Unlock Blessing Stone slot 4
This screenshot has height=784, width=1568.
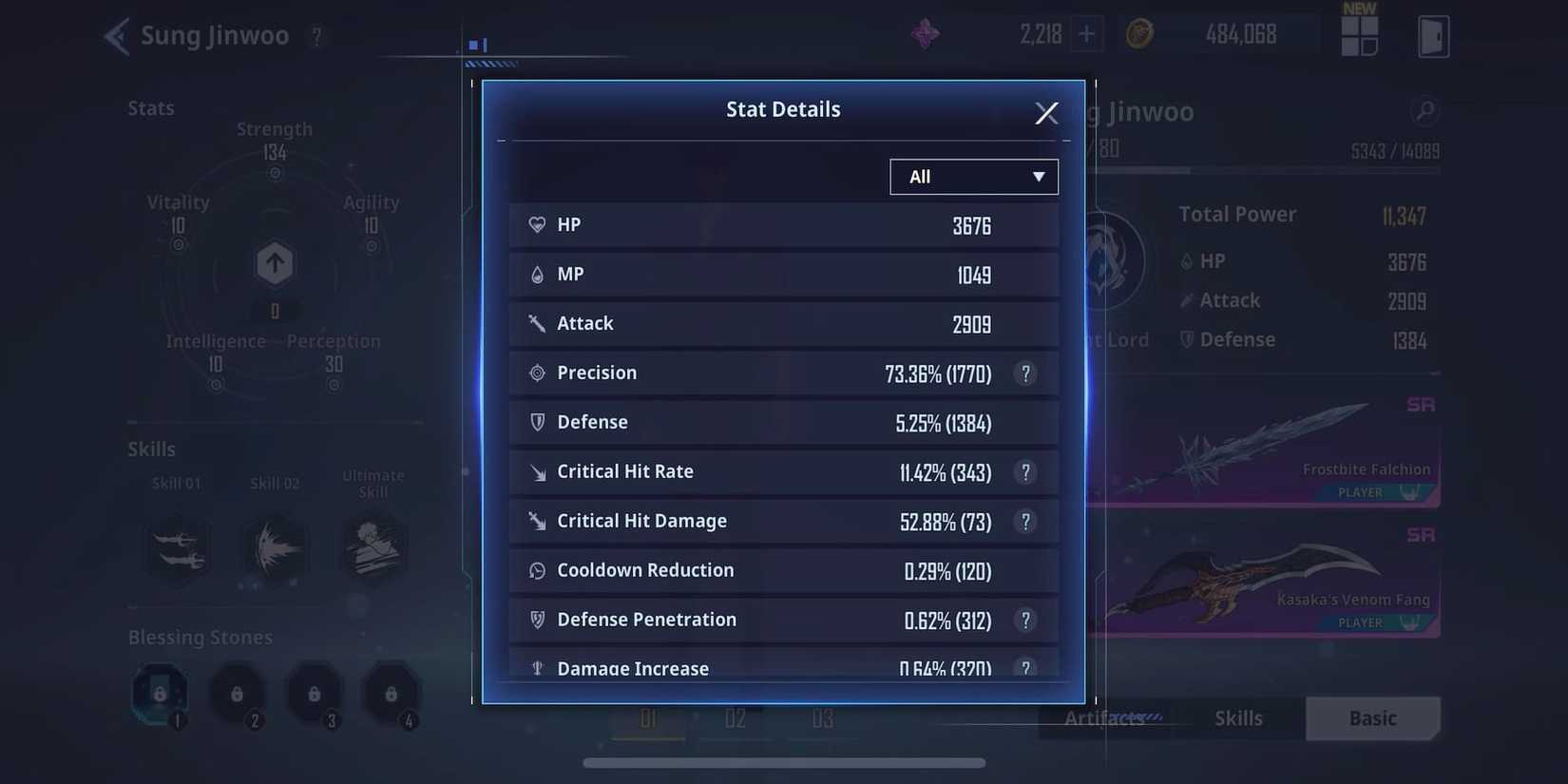(x=392, y=693)
